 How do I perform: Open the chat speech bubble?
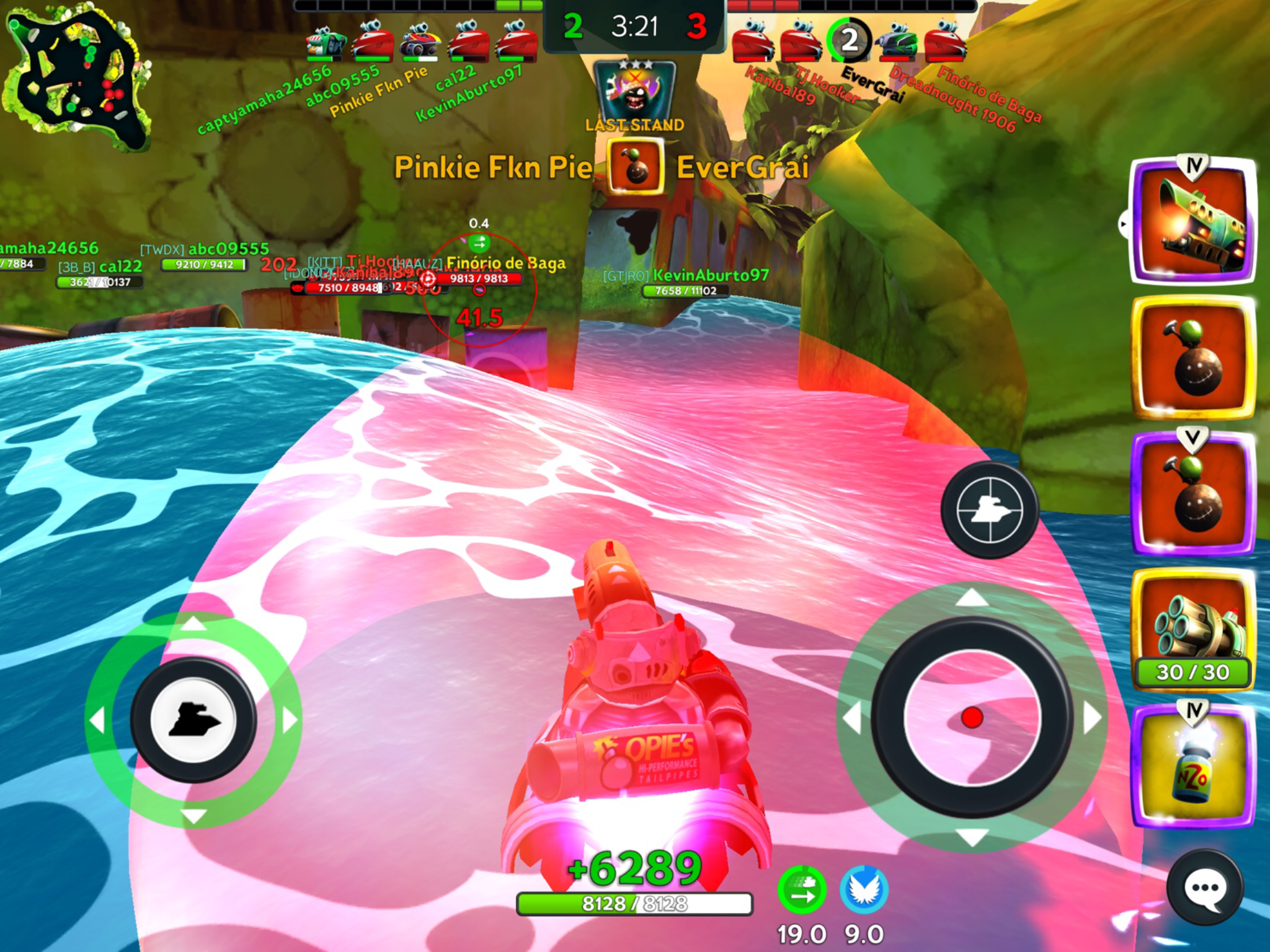coord(1204,888)
